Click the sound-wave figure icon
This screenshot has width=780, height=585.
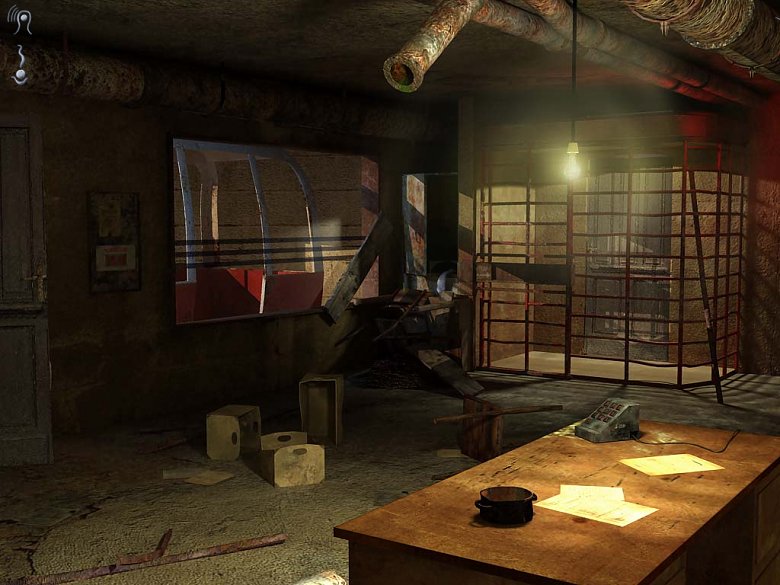(21, 23)
